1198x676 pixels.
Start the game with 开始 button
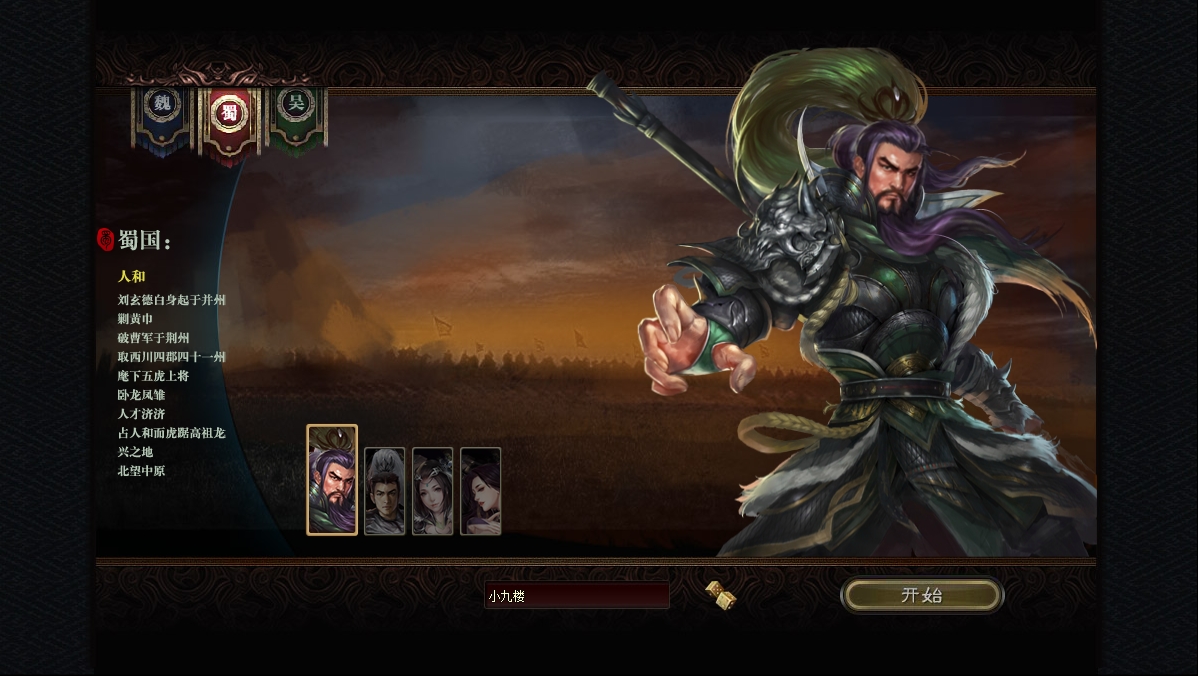click(921, 595)
